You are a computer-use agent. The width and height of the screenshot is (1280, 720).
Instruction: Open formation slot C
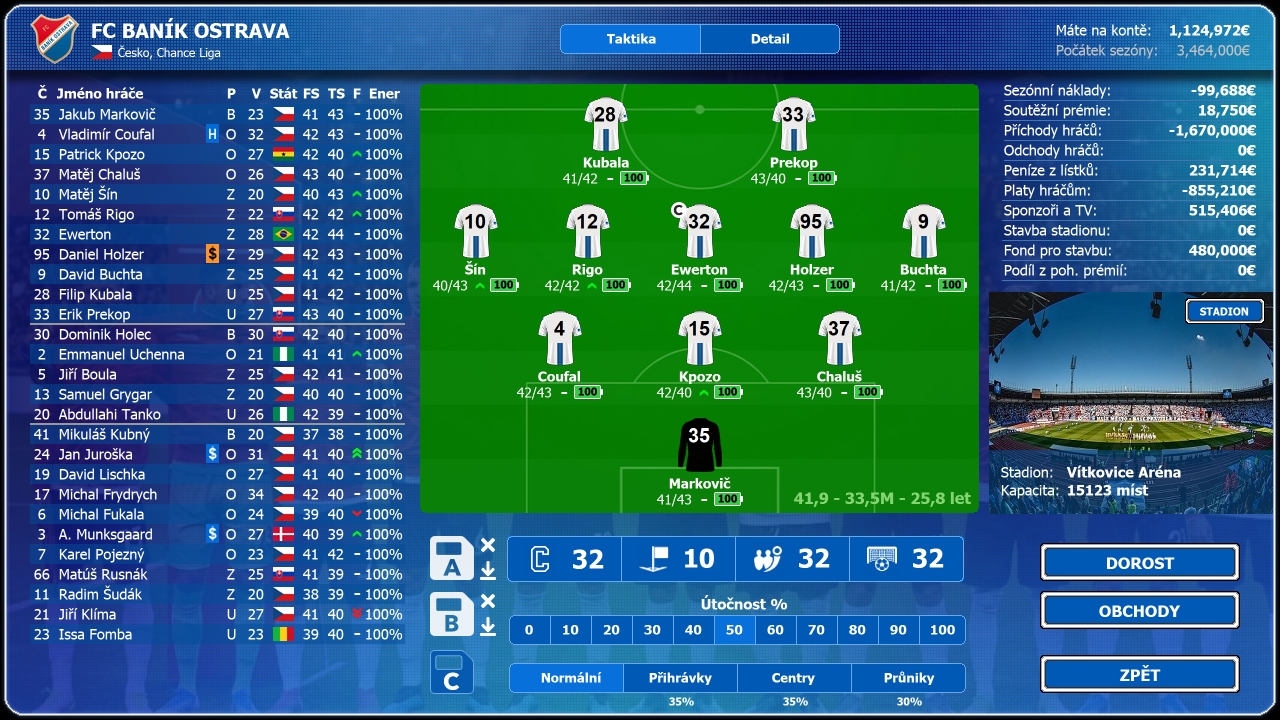click(452, 672)
